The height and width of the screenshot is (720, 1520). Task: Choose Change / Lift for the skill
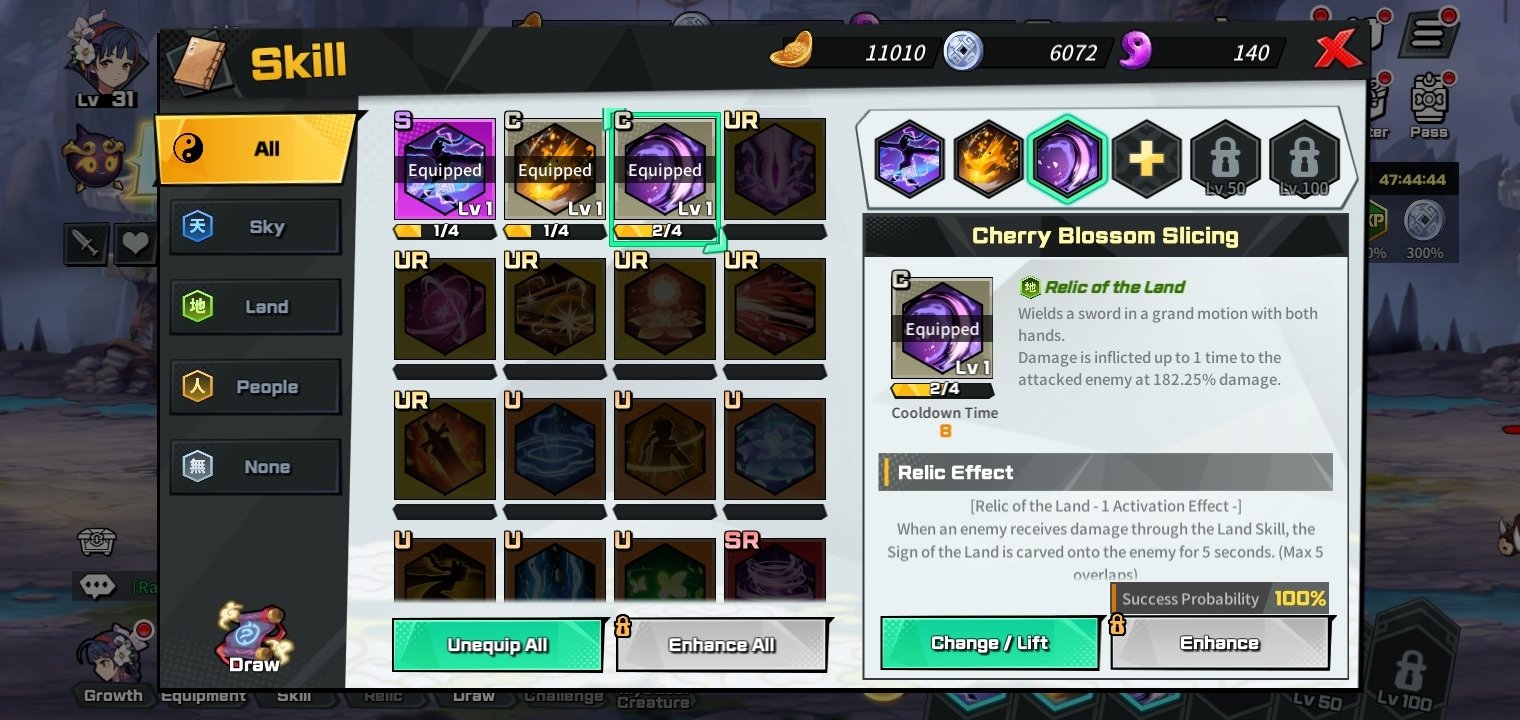[x=989, y=643]
